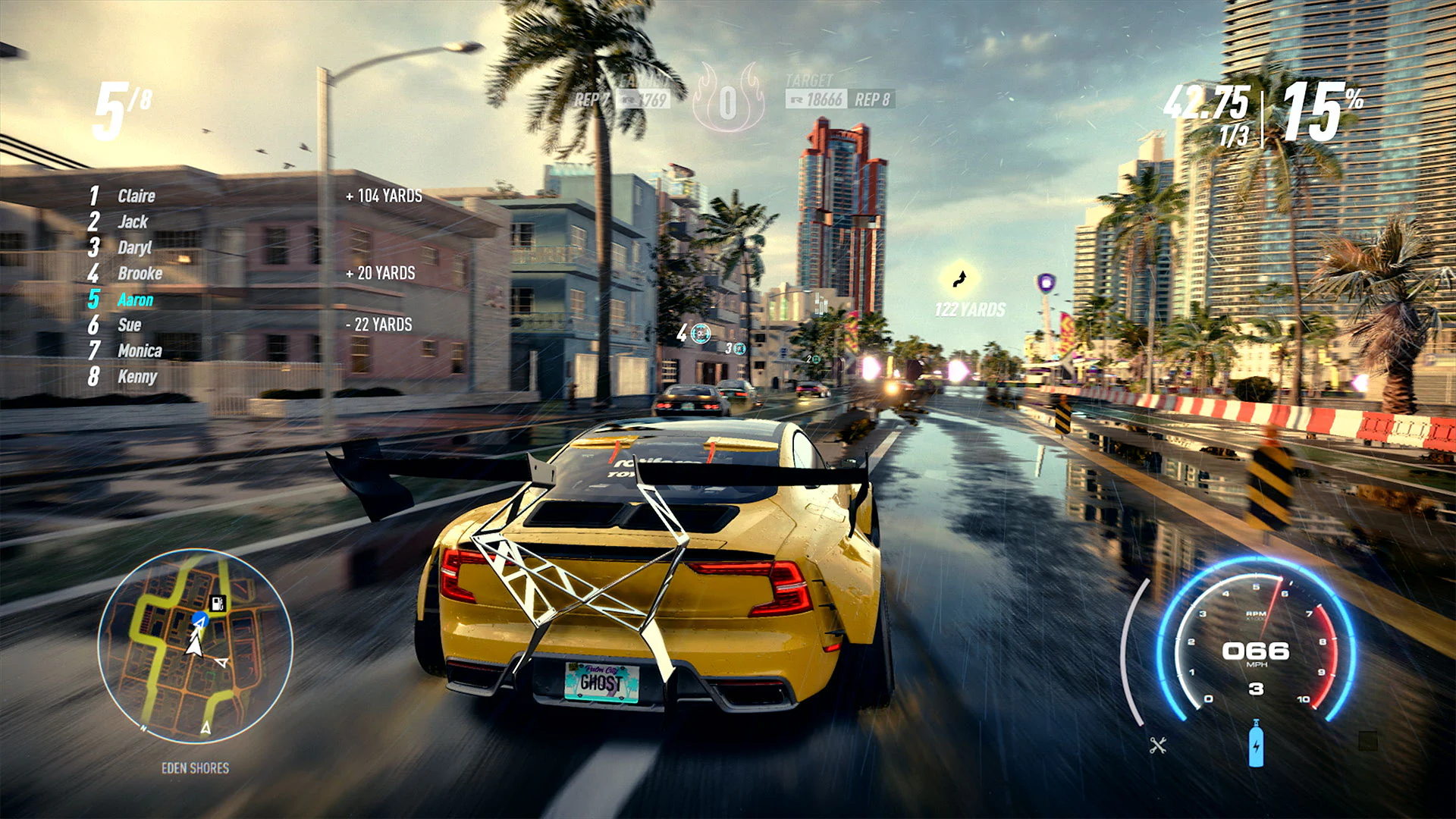Image resolution: width=1456 pixels, height=819 pixels.
Task: Select the flame multiplier icon at top center
Action: click(728, 99)
